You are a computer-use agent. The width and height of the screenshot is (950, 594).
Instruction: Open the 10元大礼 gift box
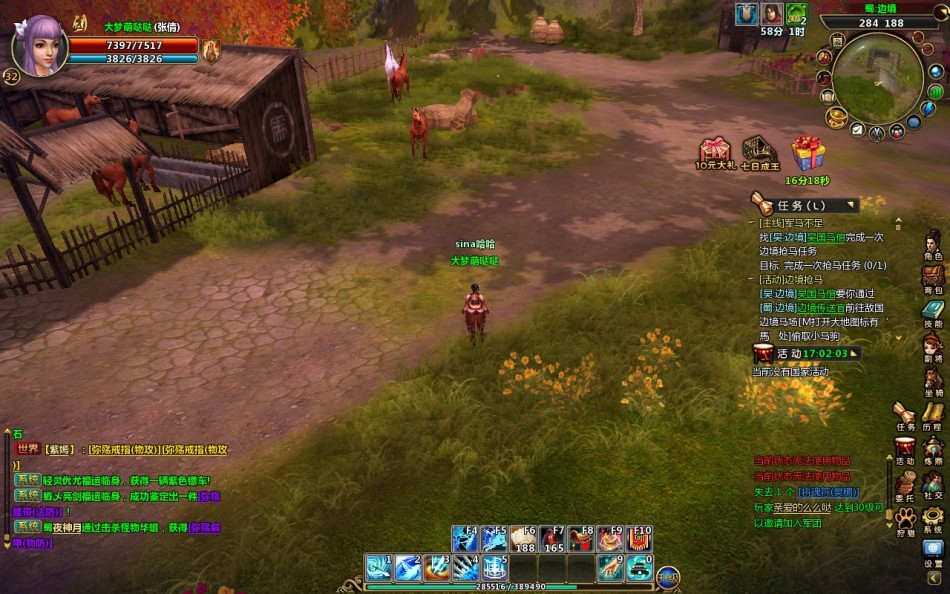point(715,152)
